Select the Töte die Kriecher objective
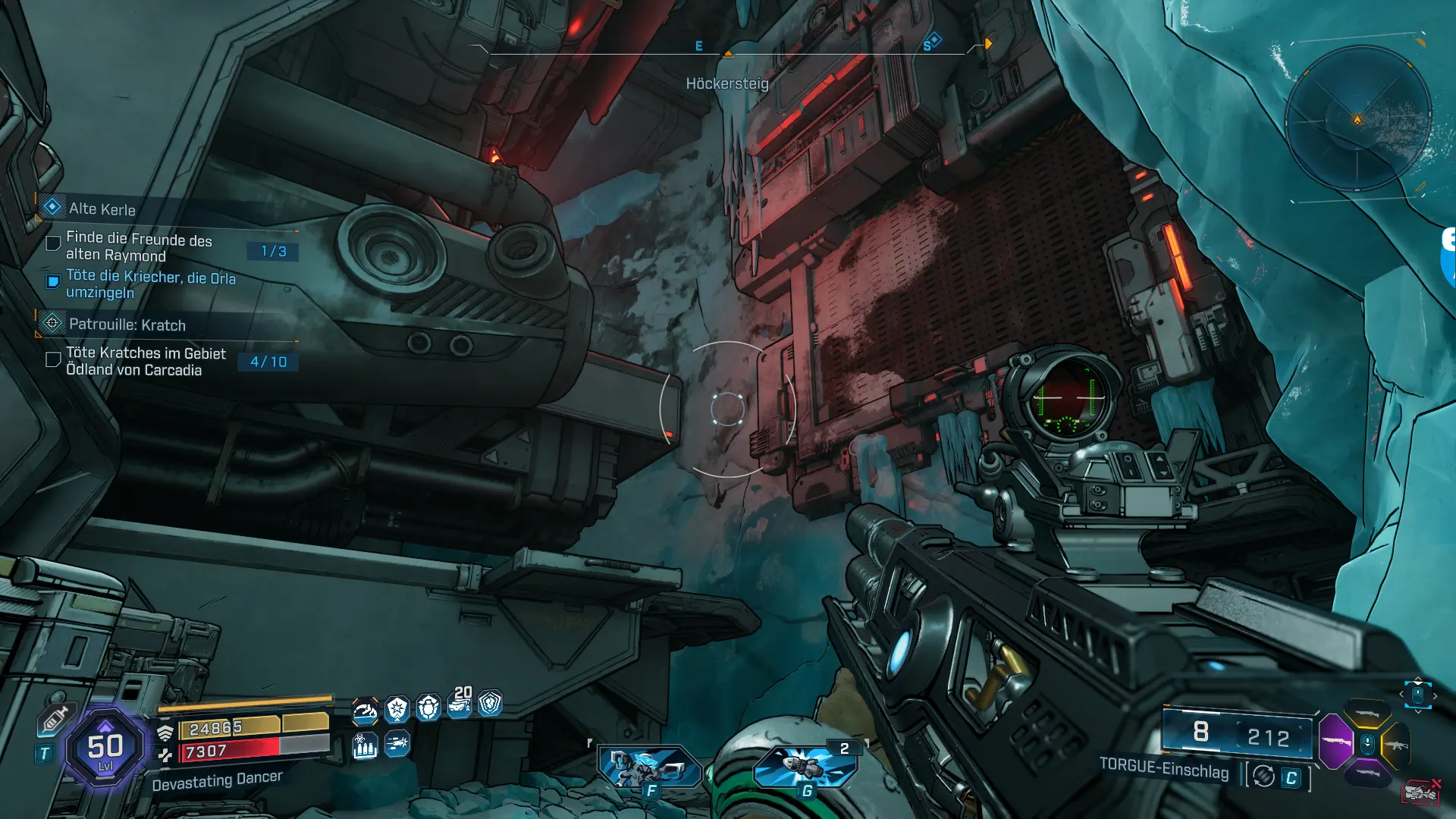Image resolution: width=1456 pixels, height=819 pixels. pos(150,284)
